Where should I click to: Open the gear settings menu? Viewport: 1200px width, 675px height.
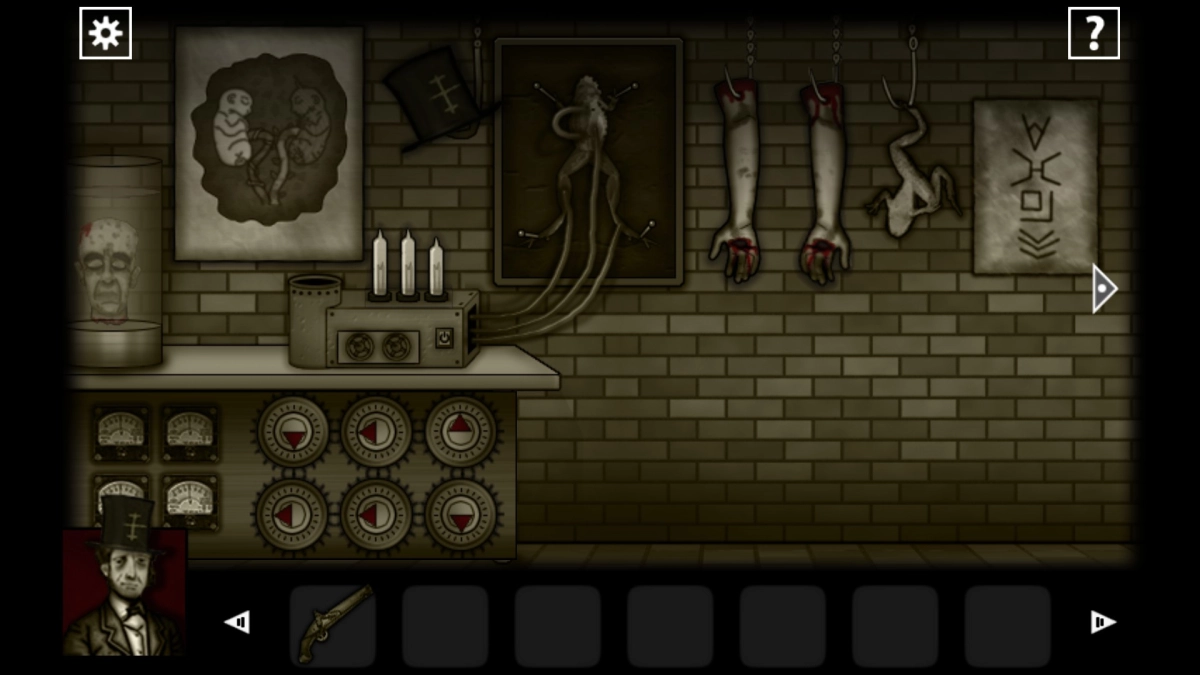pyautogui.click(x=105, y=34)
